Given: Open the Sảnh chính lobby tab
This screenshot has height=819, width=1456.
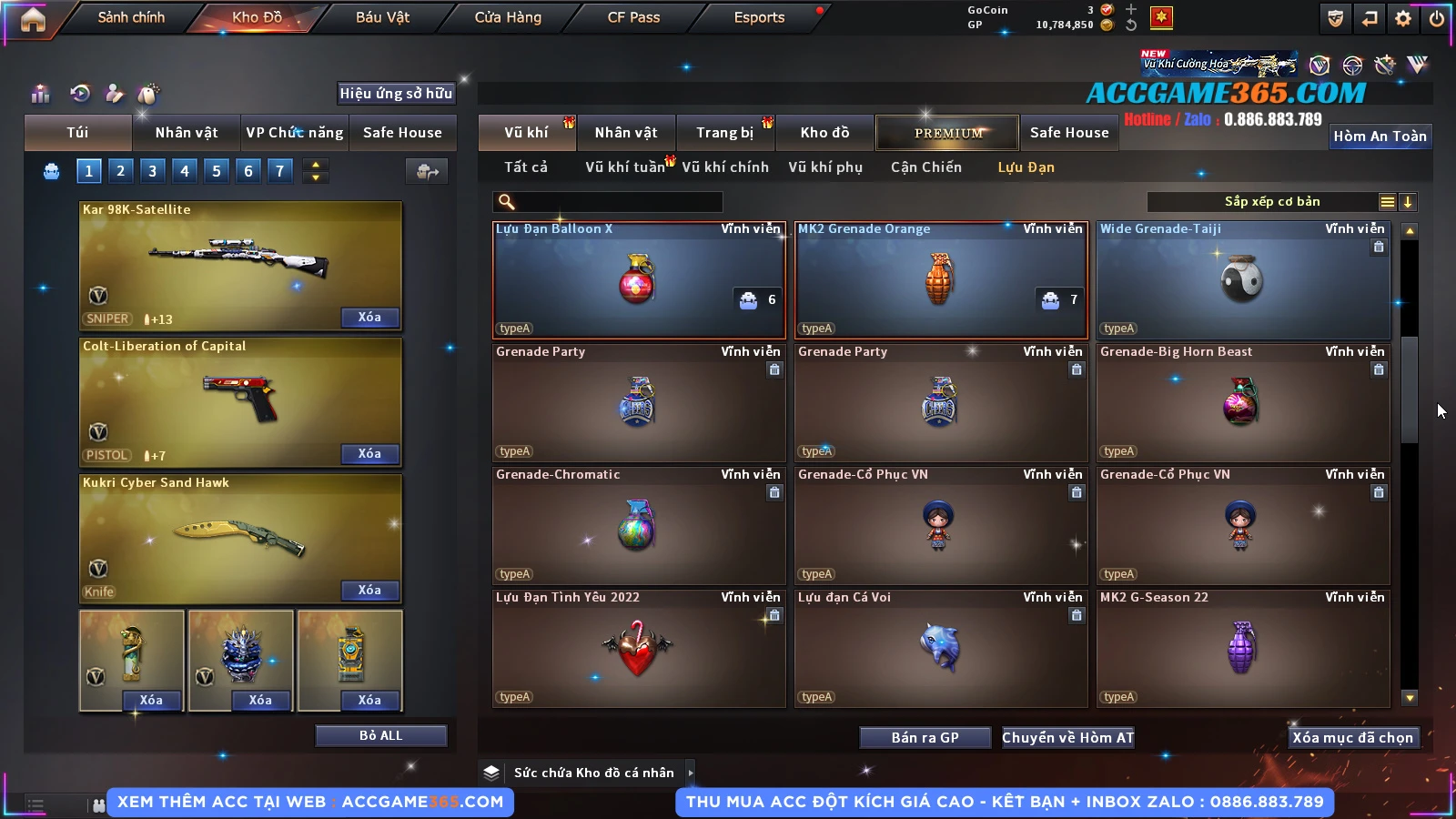Looking at the screenshot, I should [131, 17].
